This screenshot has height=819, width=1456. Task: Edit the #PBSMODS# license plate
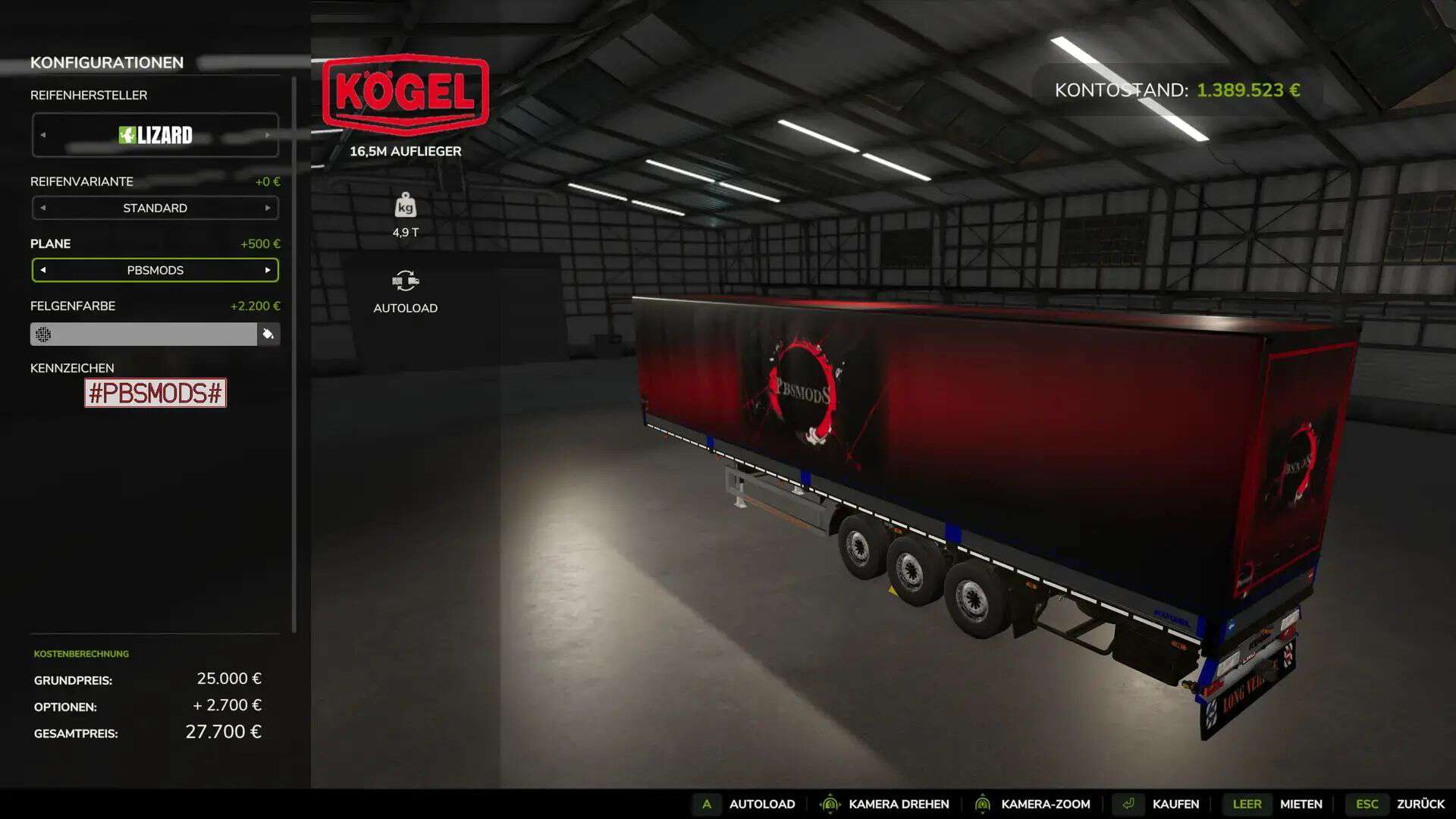pos(155,393)
